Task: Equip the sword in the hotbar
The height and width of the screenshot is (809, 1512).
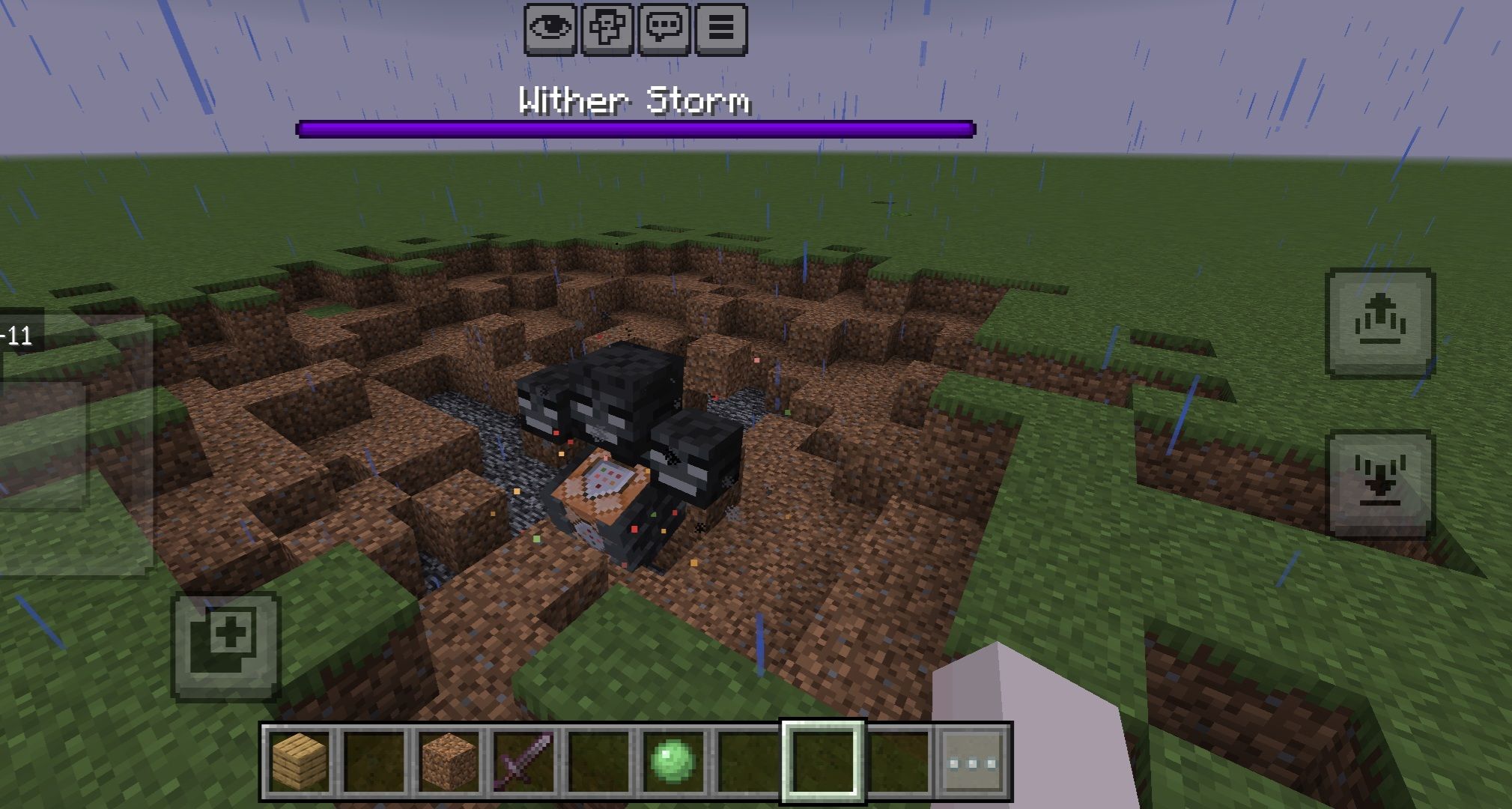Action: (x=523, y=762)
